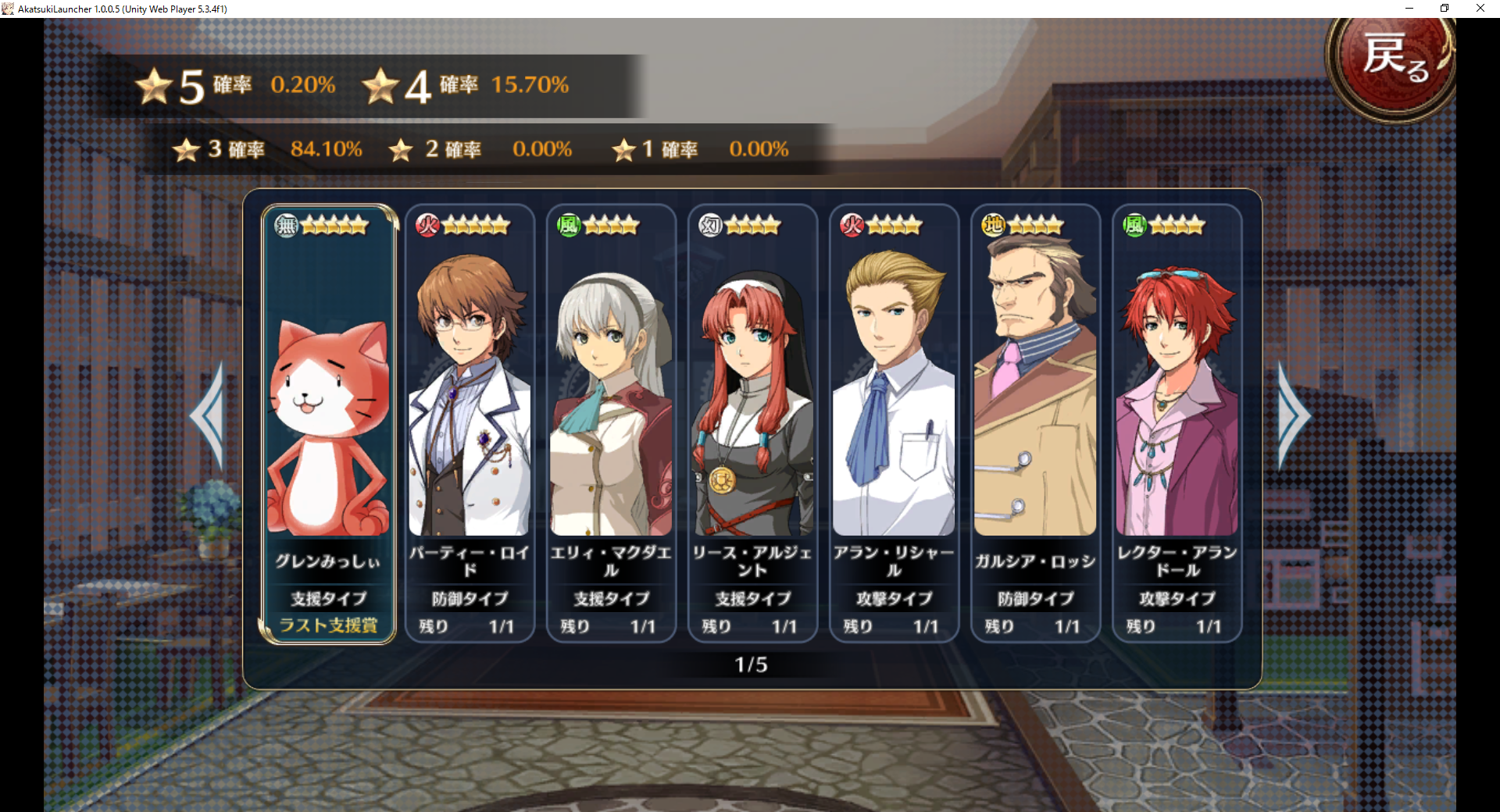The image size is (1500, 812).
Task: Click the 4-star 確率 star icon
Action: (x=382, y=86)
